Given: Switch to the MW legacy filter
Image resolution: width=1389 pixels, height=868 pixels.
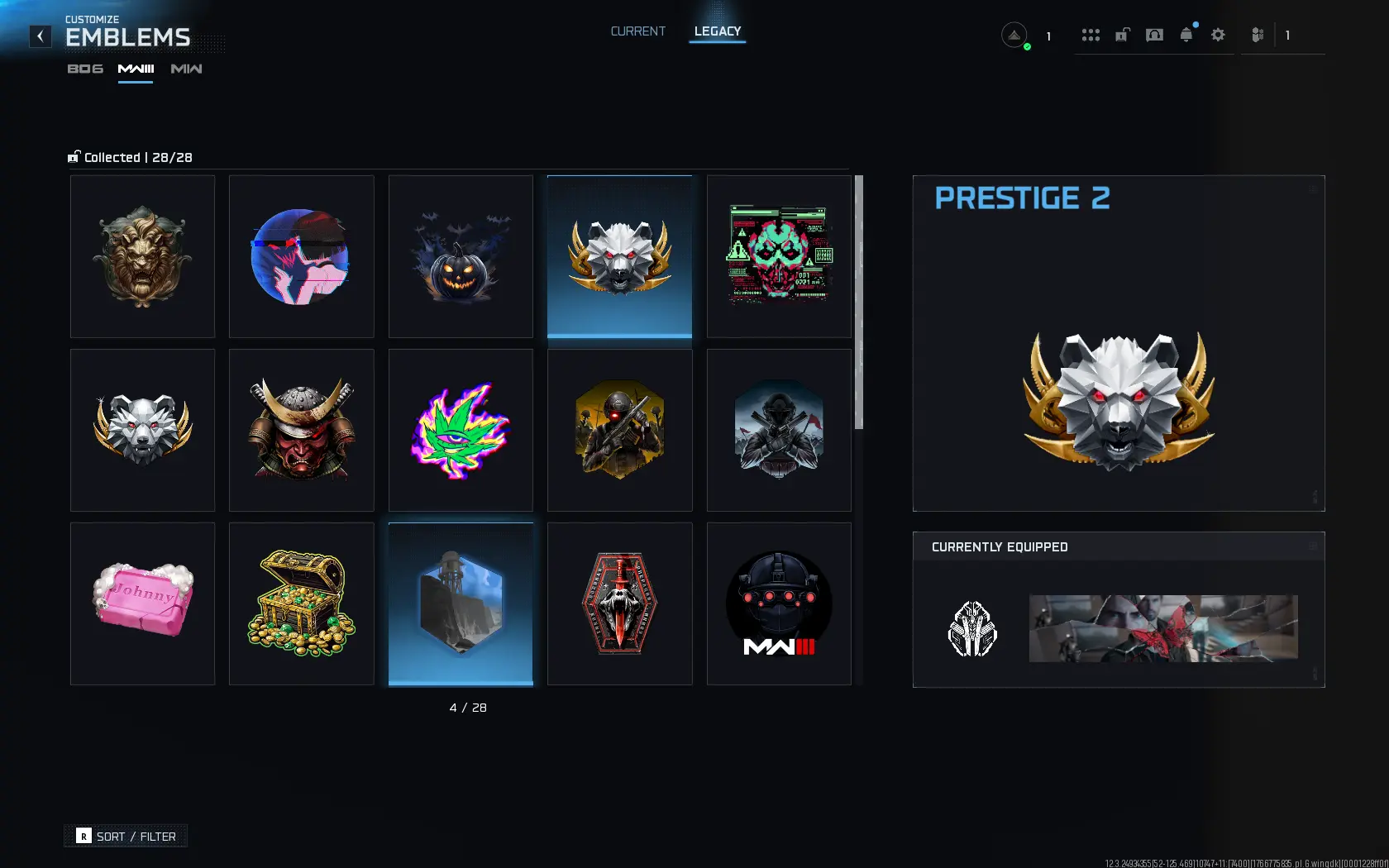Looking at the screenshot, I should coord(185,69).
